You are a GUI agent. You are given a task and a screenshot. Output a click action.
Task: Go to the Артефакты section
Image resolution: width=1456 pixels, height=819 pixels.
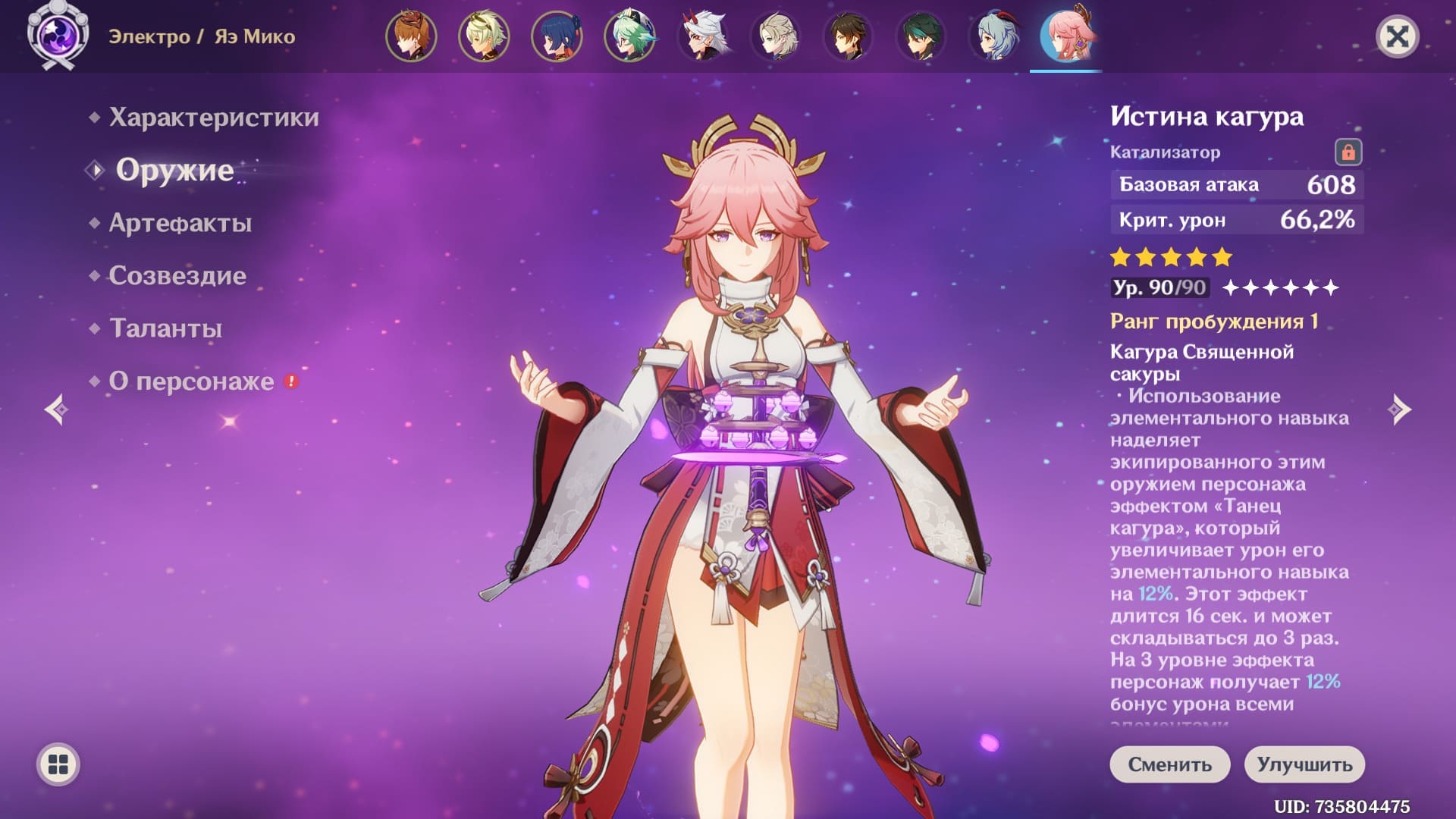[x=180, y=223]
